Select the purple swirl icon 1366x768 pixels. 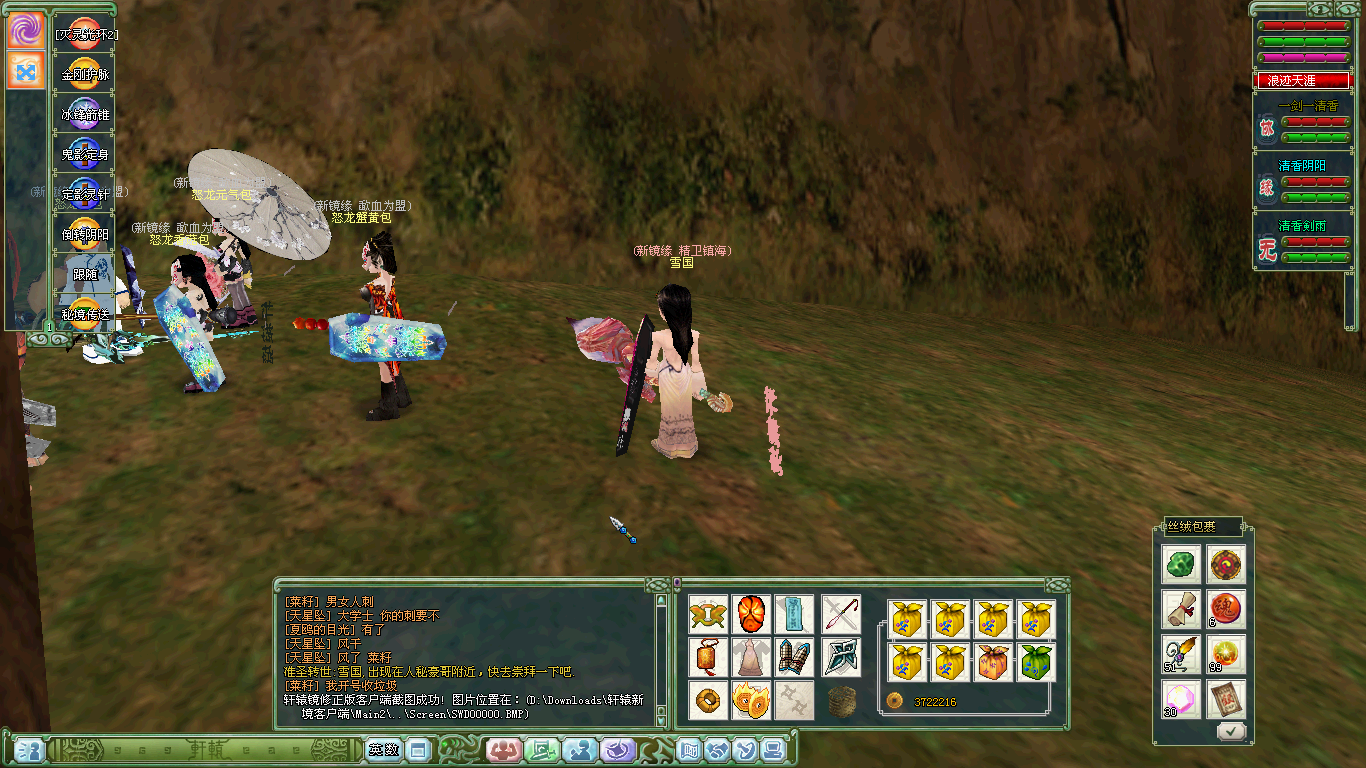pos(25,30)
